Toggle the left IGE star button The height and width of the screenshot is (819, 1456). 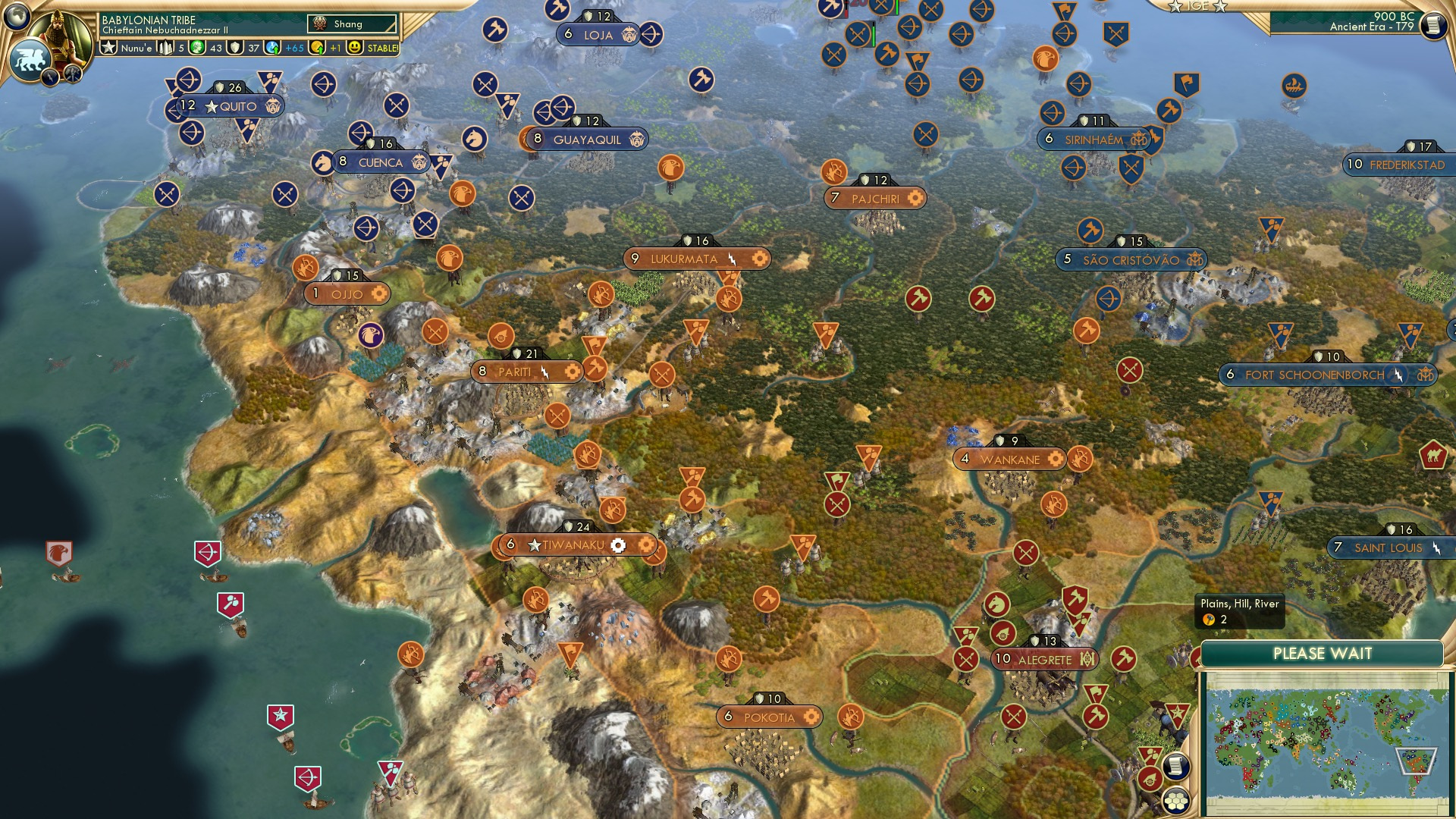[x=1175, y=7]
